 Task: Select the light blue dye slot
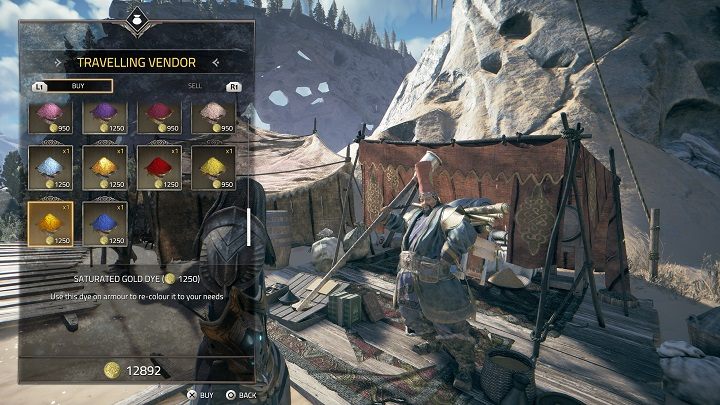pos(50,168)
